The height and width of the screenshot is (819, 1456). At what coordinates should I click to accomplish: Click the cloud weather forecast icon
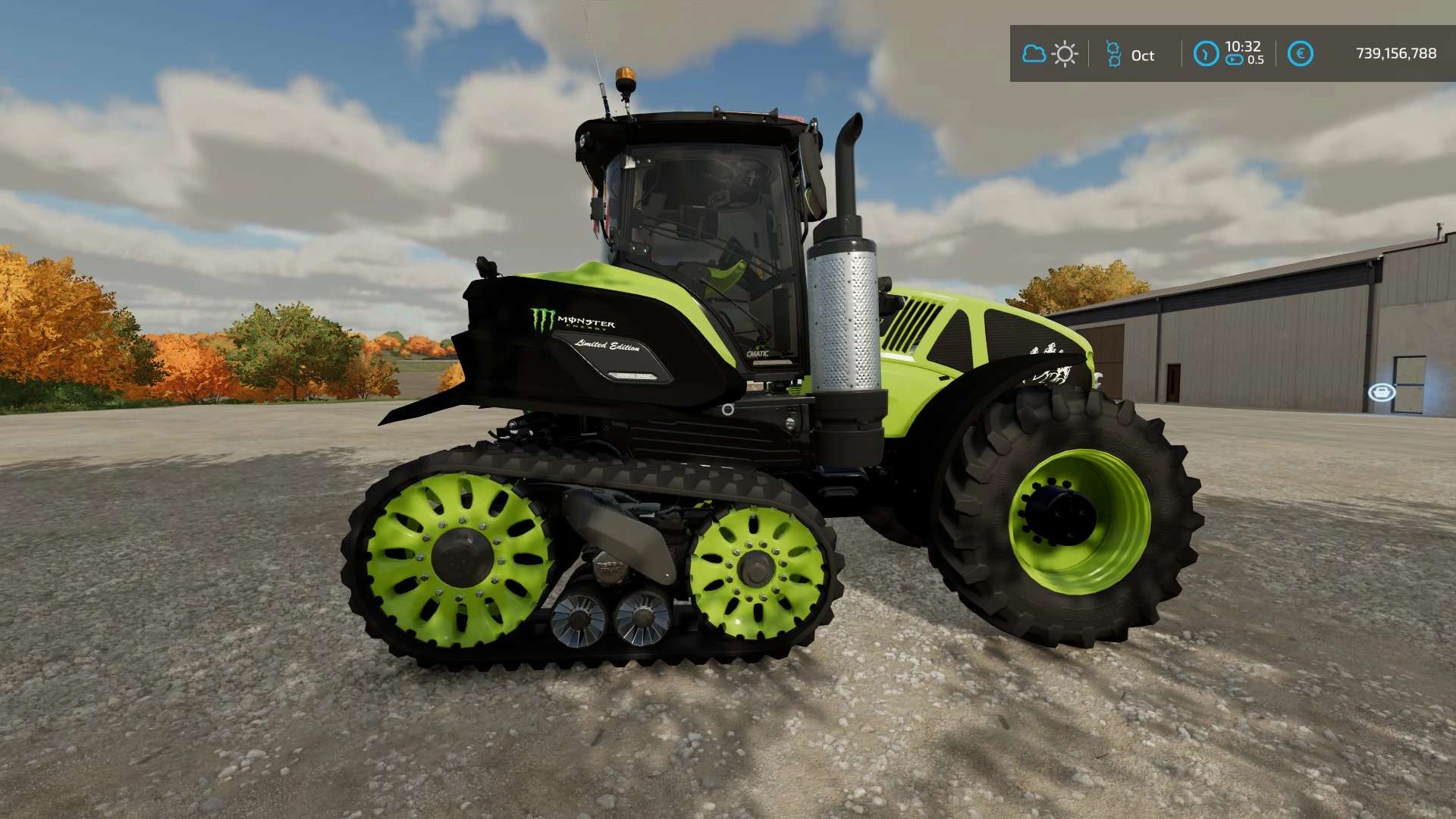click(1034, 54)
